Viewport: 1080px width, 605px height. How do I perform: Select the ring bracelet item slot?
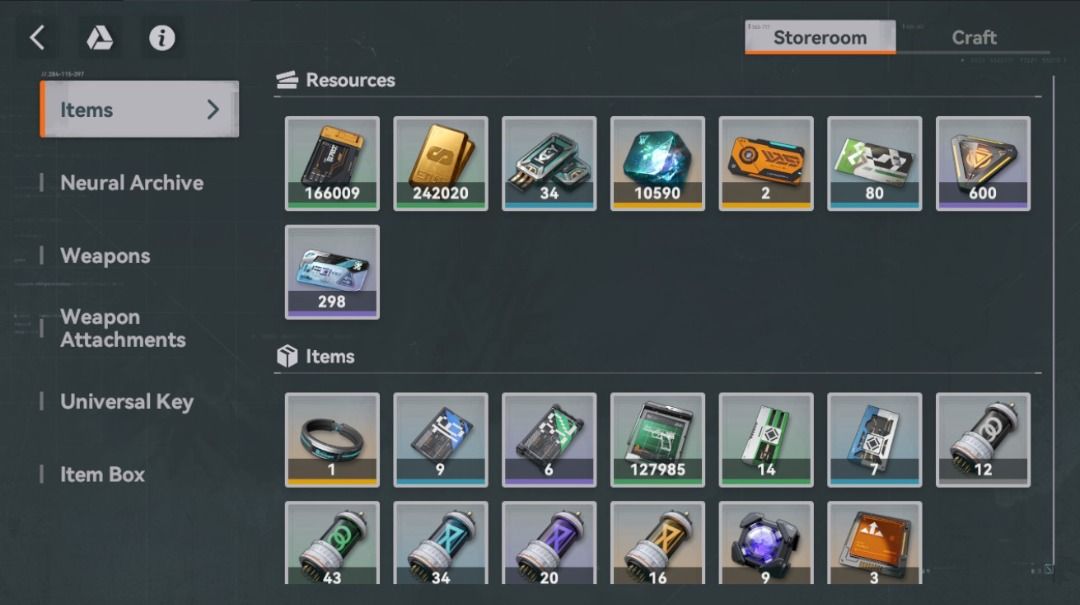click(332, 439)
